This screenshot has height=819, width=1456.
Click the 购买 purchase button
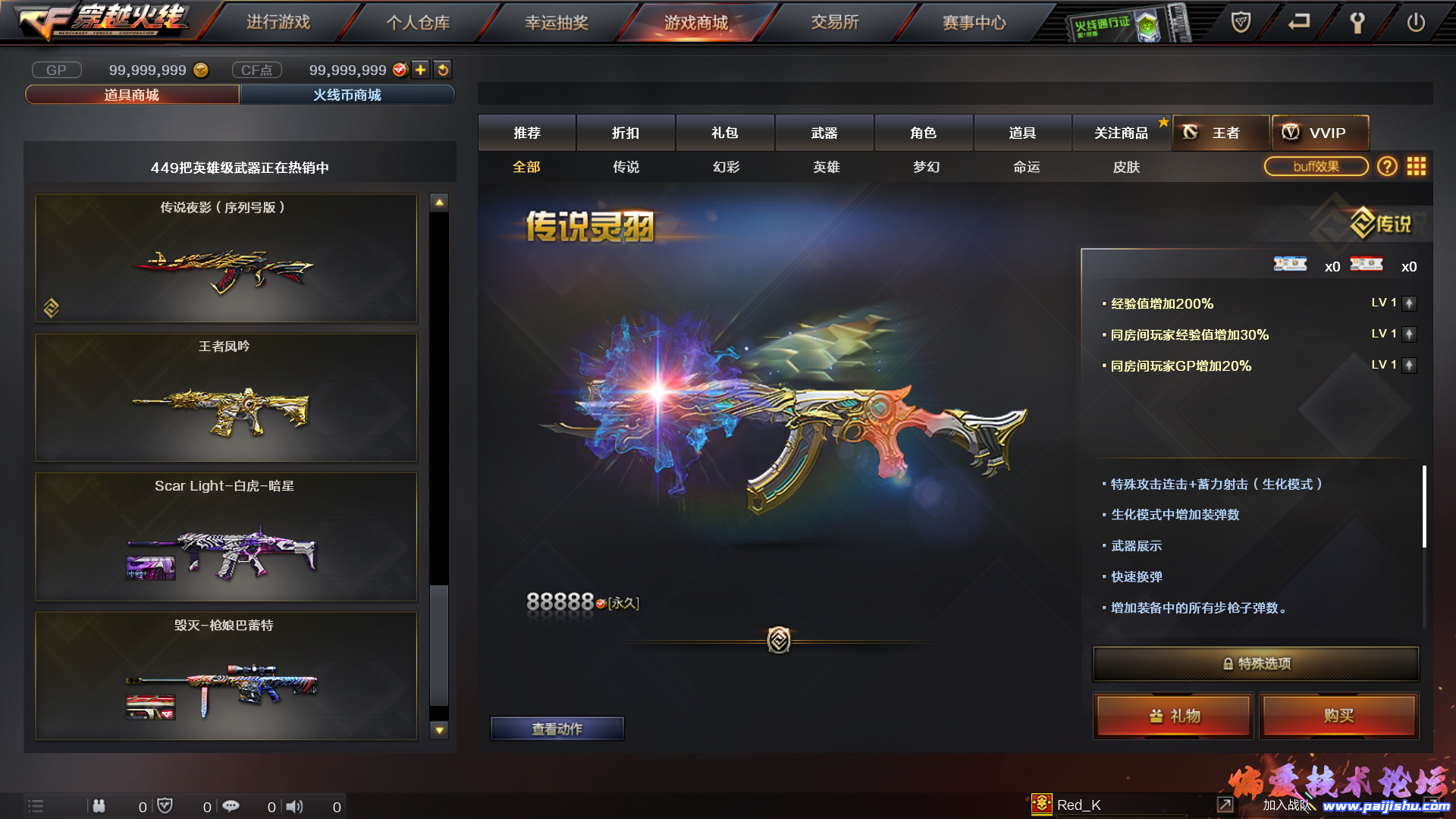1338,716
